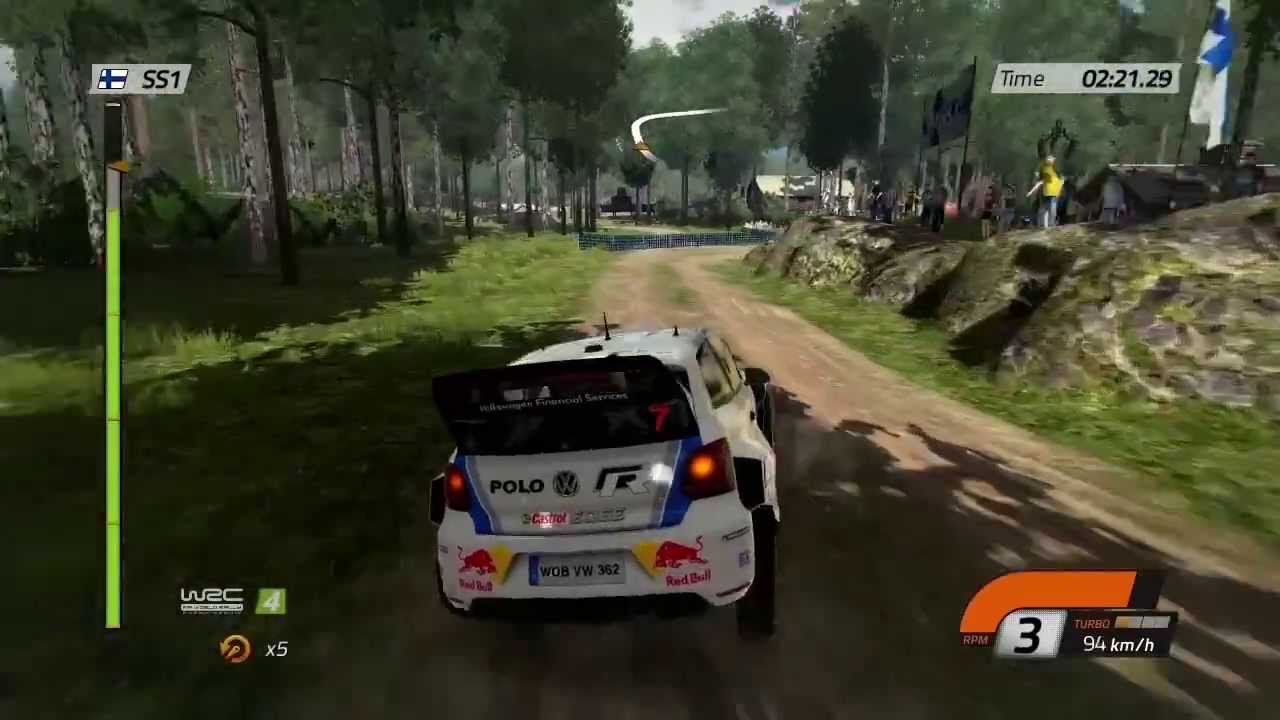Click the SS1 stage badge with Finnish flag
Viewport: 1280px width, 720px height.
[x=141, y=80]
